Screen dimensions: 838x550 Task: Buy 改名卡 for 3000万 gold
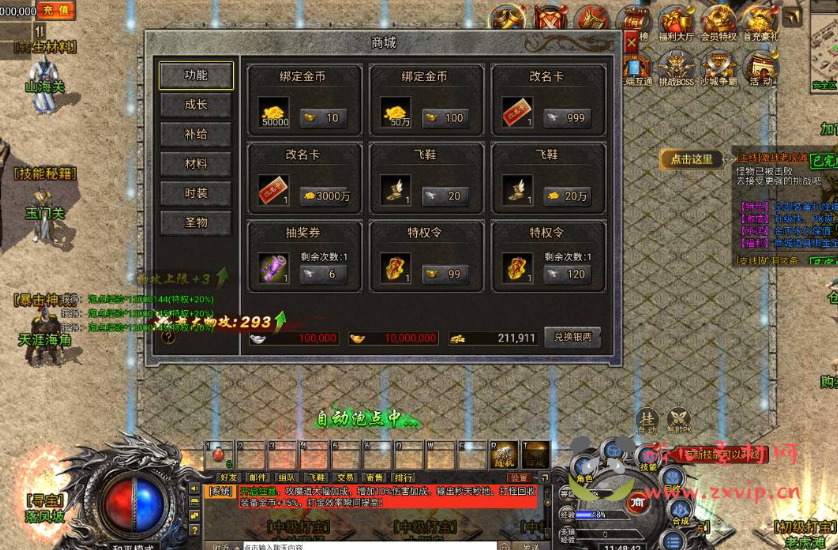tap(324, 196)
